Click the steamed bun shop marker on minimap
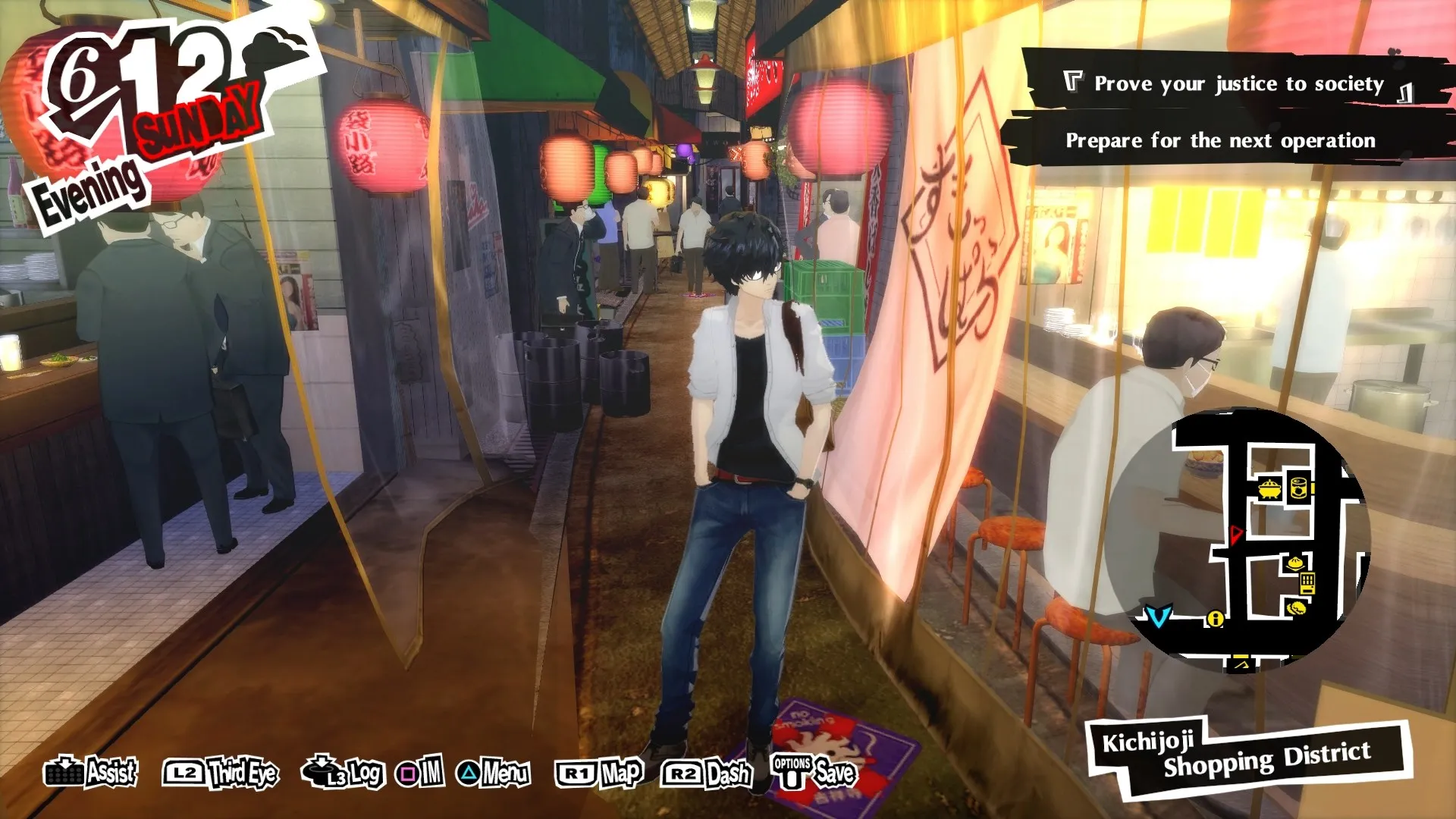The image size is (1456, 819). (x=1295, y=563)
